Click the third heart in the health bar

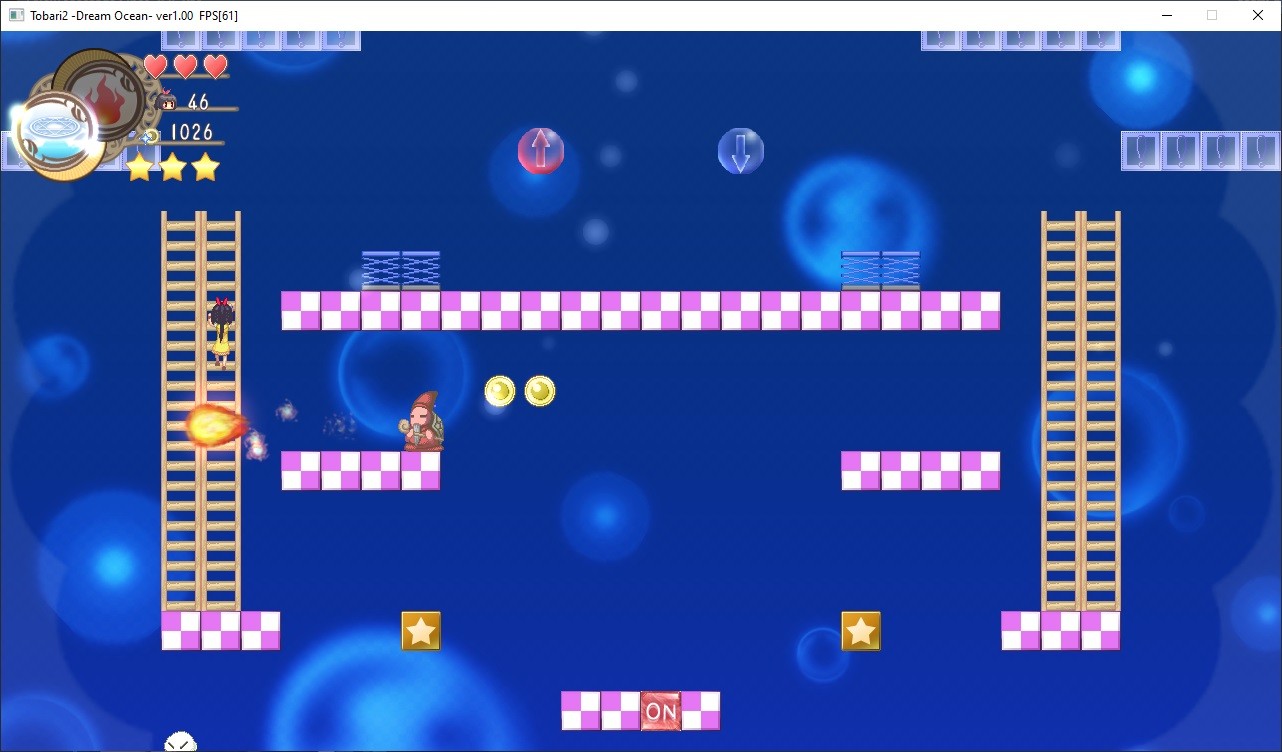point(215,65)
